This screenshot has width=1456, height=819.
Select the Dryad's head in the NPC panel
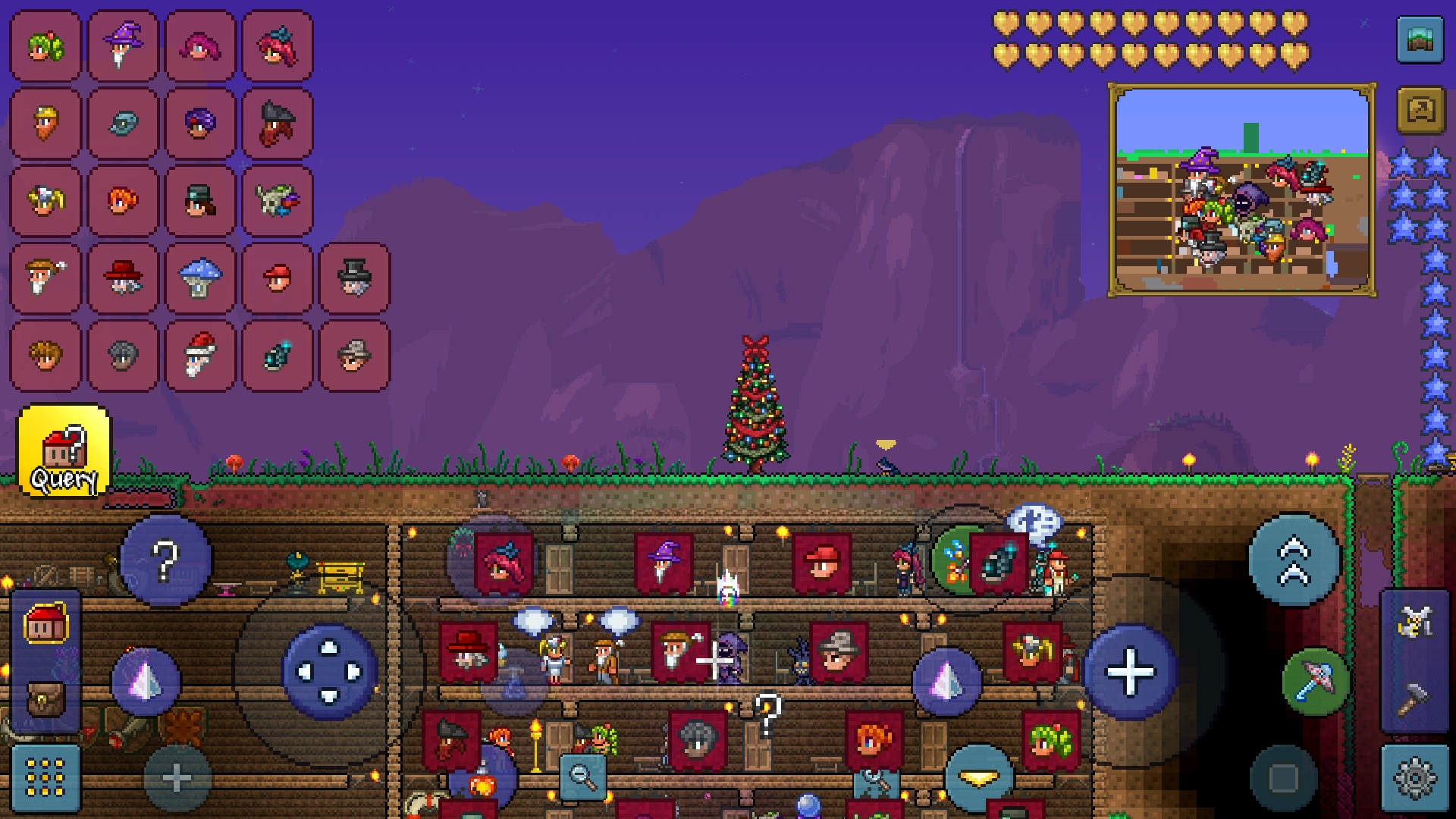pyautogui.click(x=44, y=47)
